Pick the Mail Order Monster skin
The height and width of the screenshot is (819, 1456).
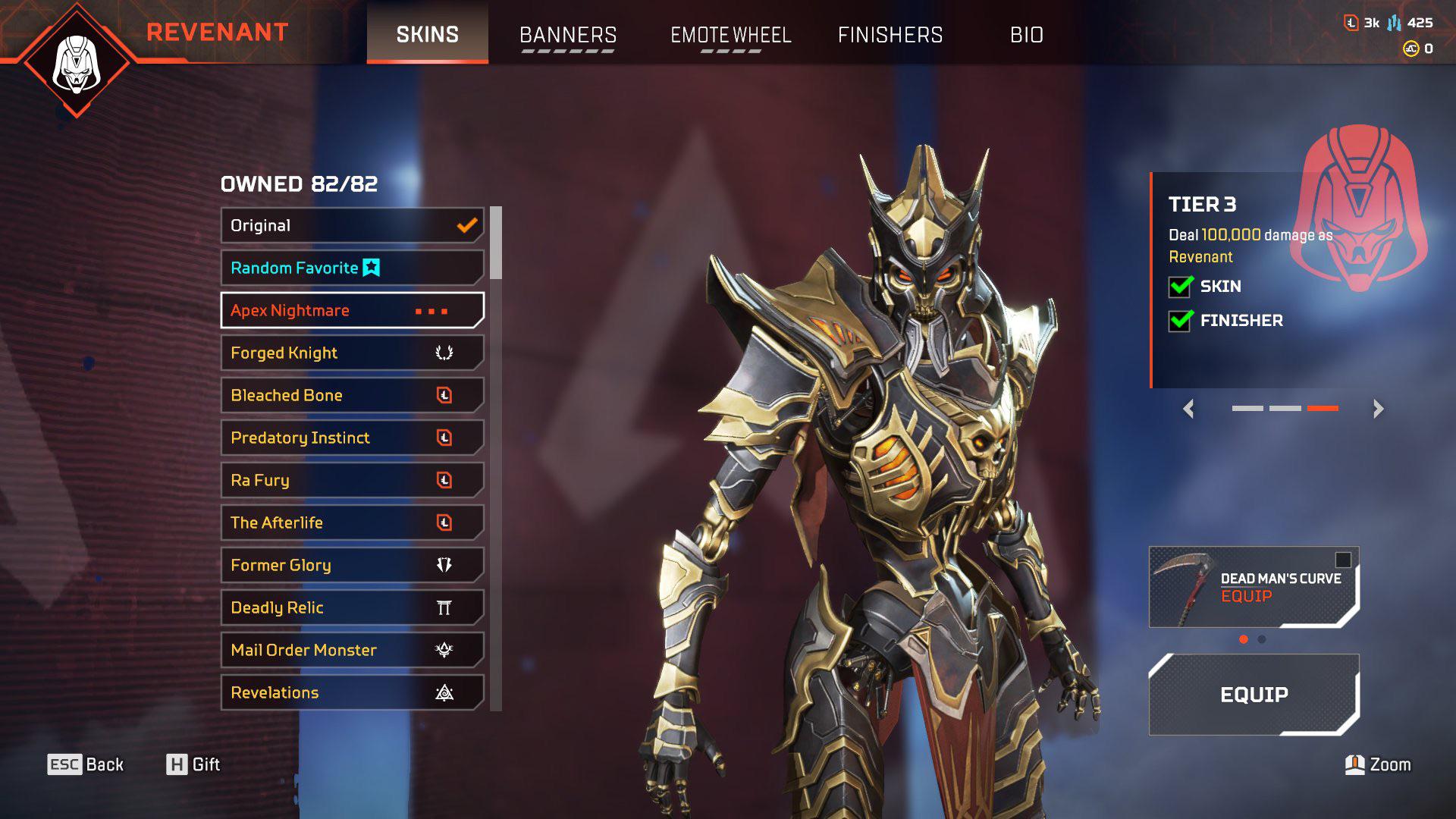352,650
